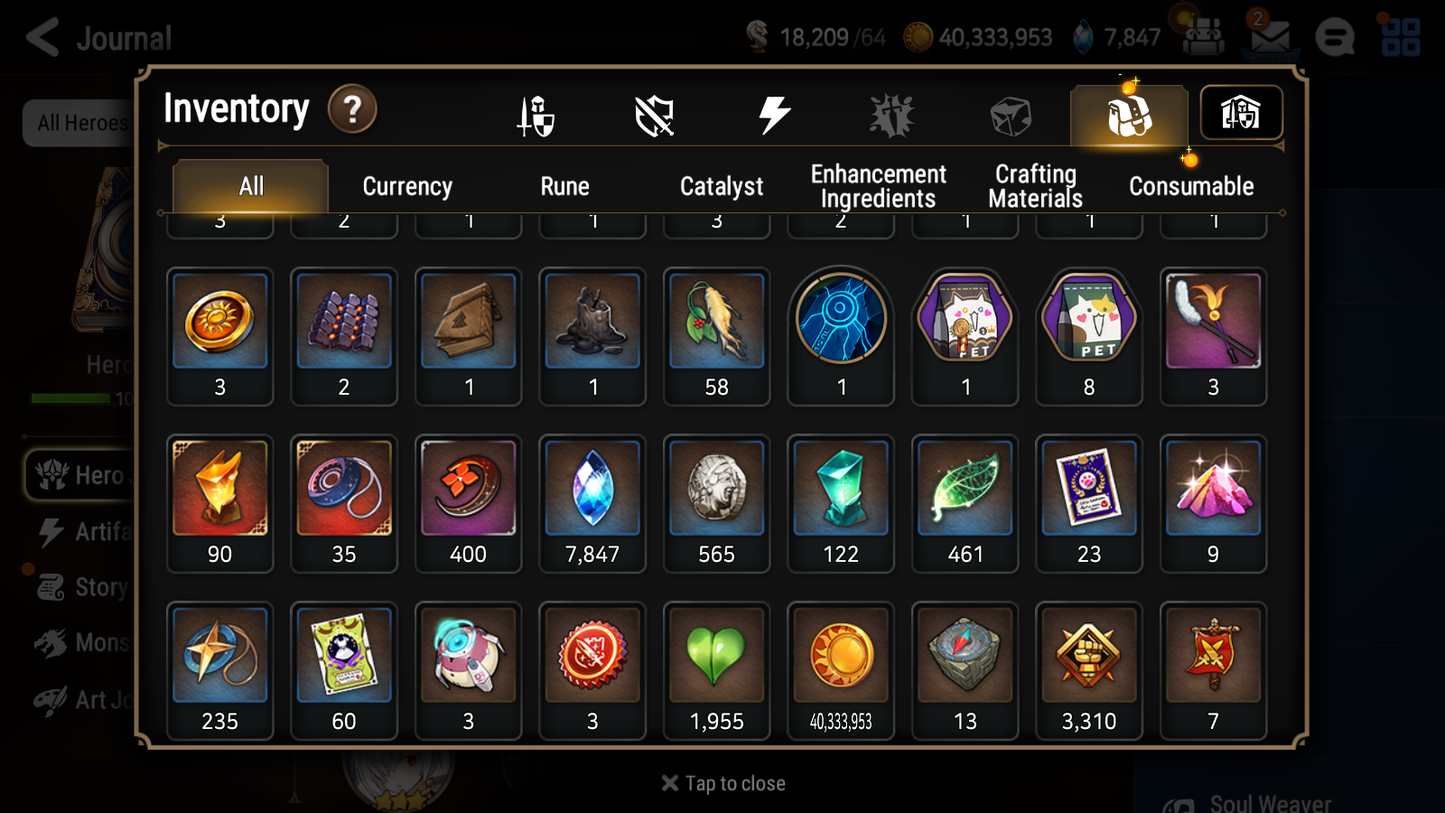Open the charms category filter icon
Image resolution: width=1445 pixels, height=813 pixels.
pyautogui.click(x=891, y=113)
